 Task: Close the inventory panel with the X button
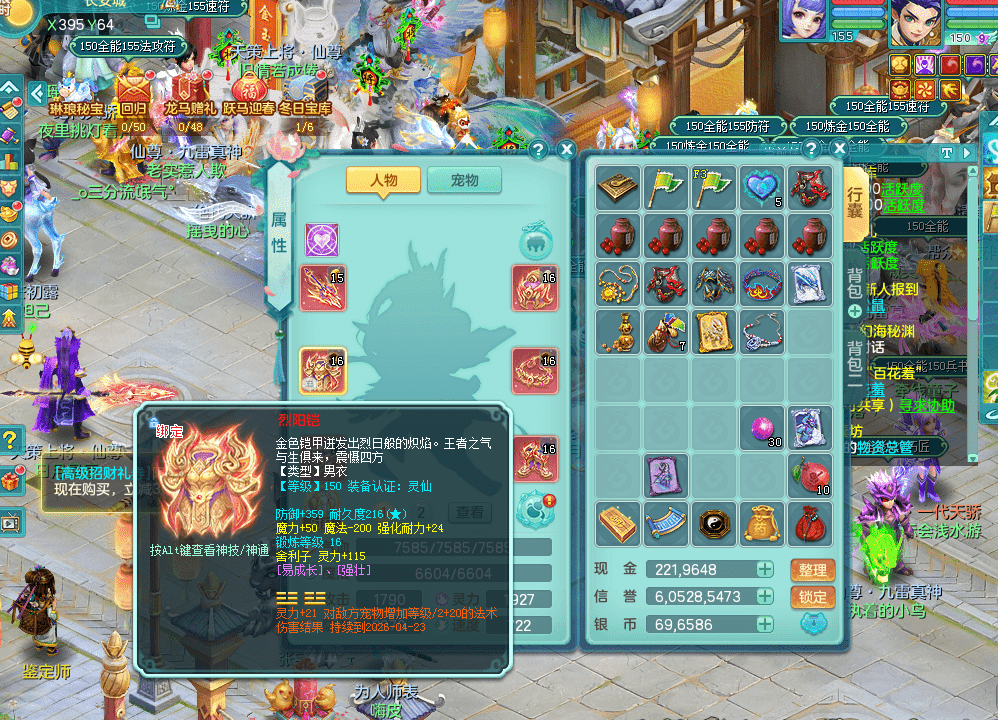[x=829, y=150]
